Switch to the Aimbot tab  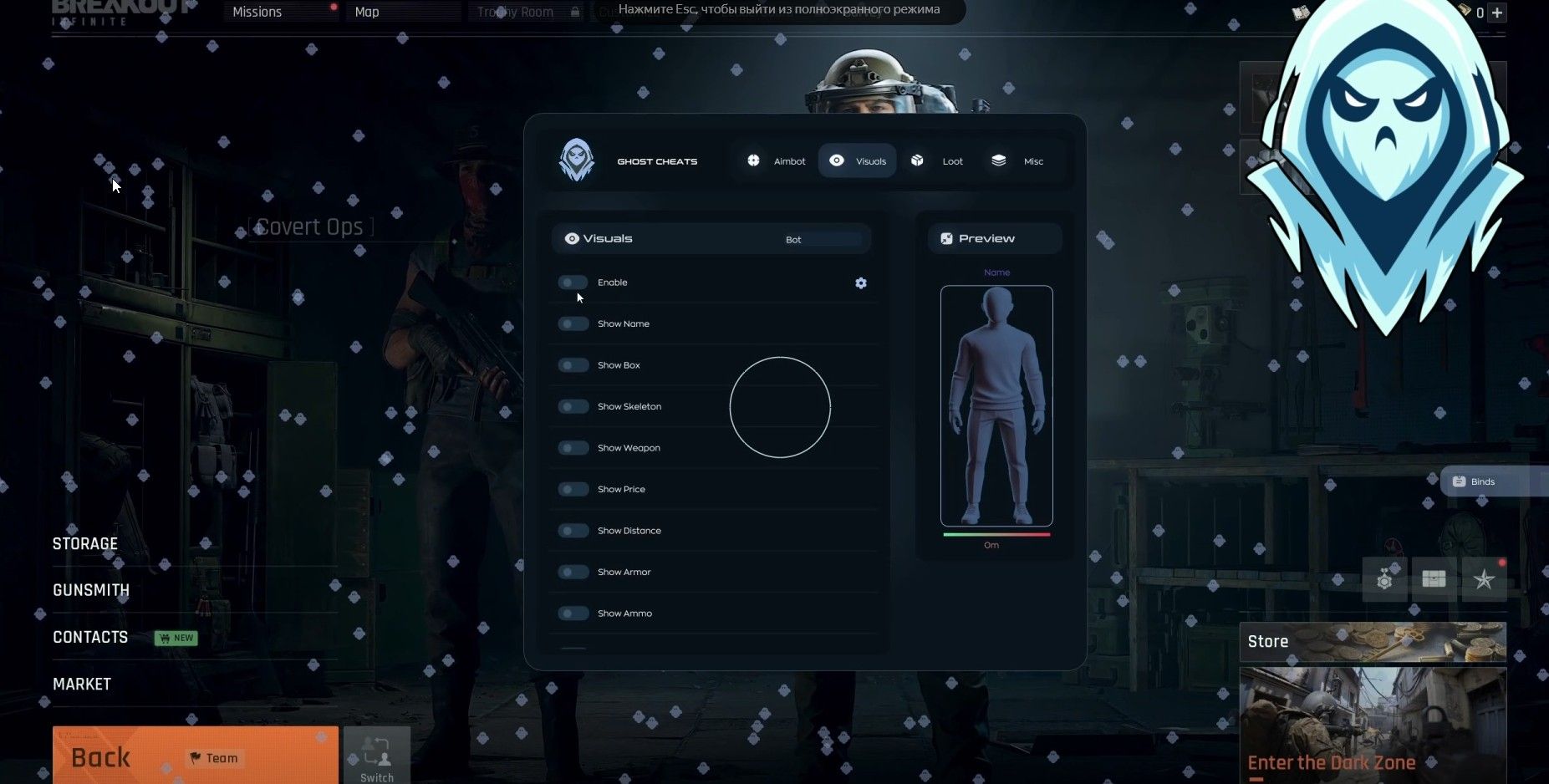(x=777, y=161)
